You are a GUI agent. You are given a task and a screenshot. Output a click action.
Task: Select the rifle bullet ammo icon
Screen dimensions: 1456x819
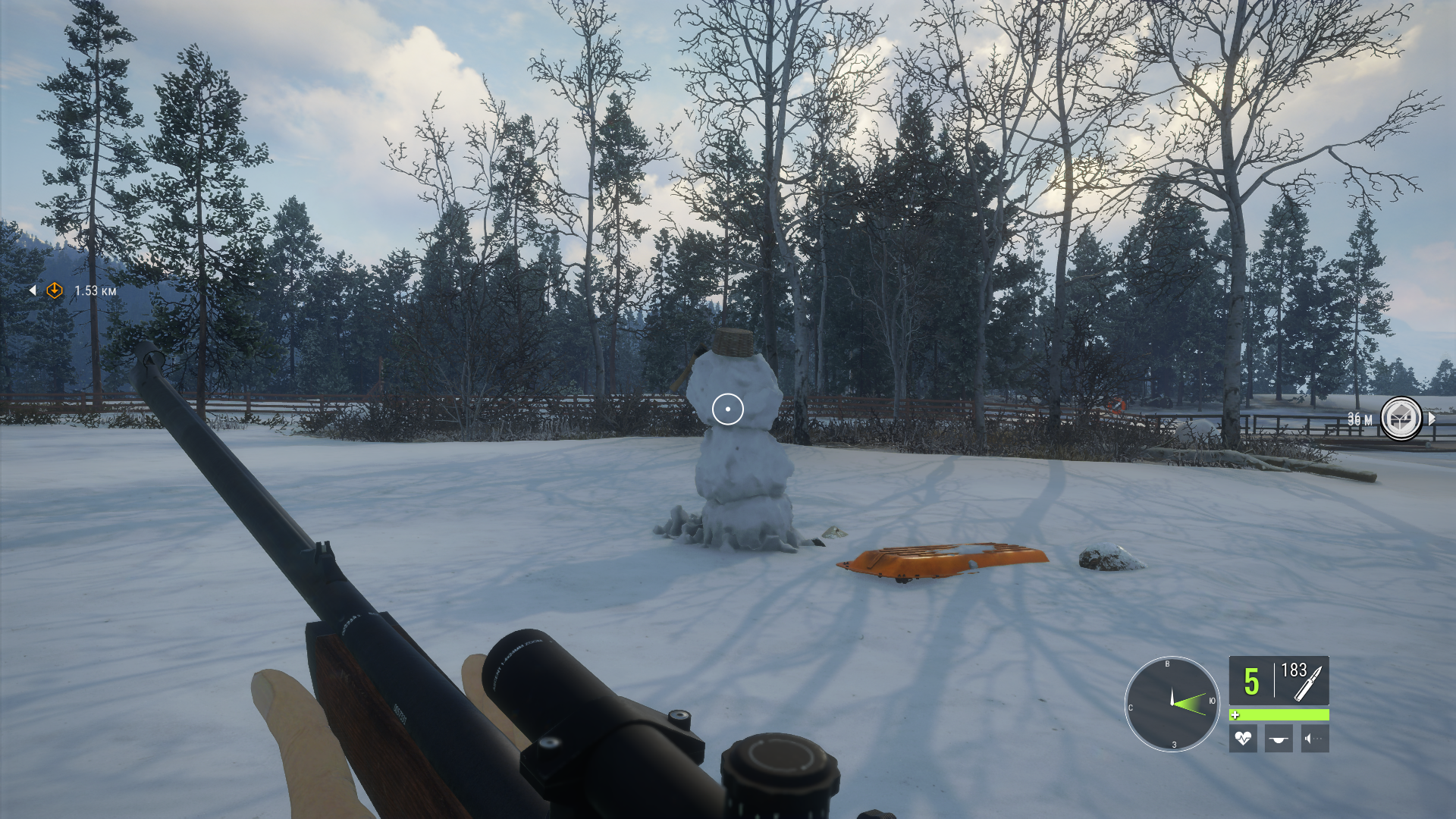coord(1308,683)
